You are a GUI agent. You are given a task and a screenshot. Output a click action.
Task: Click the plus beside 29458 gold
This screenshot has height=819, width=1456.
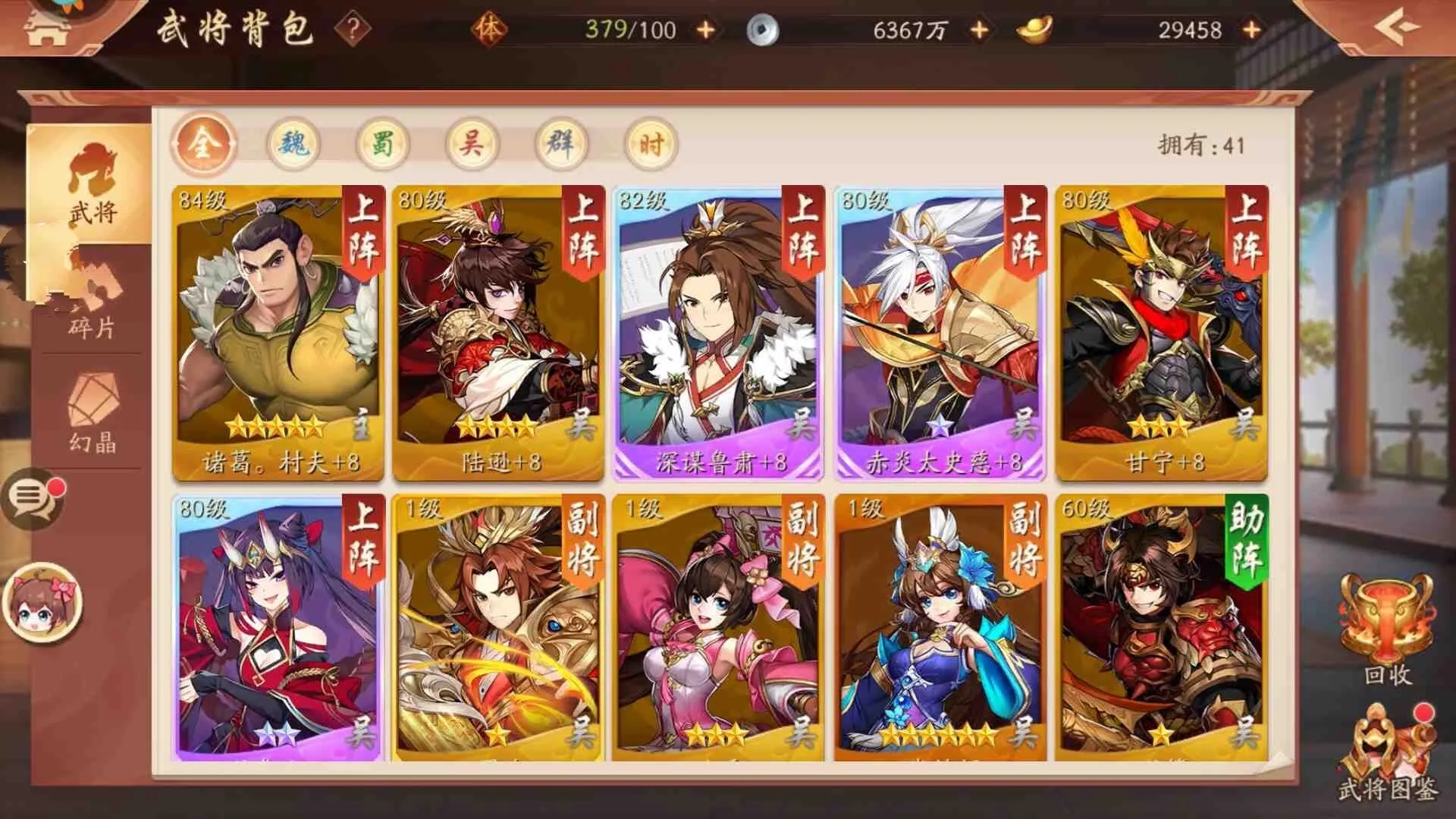(1250, 28)
